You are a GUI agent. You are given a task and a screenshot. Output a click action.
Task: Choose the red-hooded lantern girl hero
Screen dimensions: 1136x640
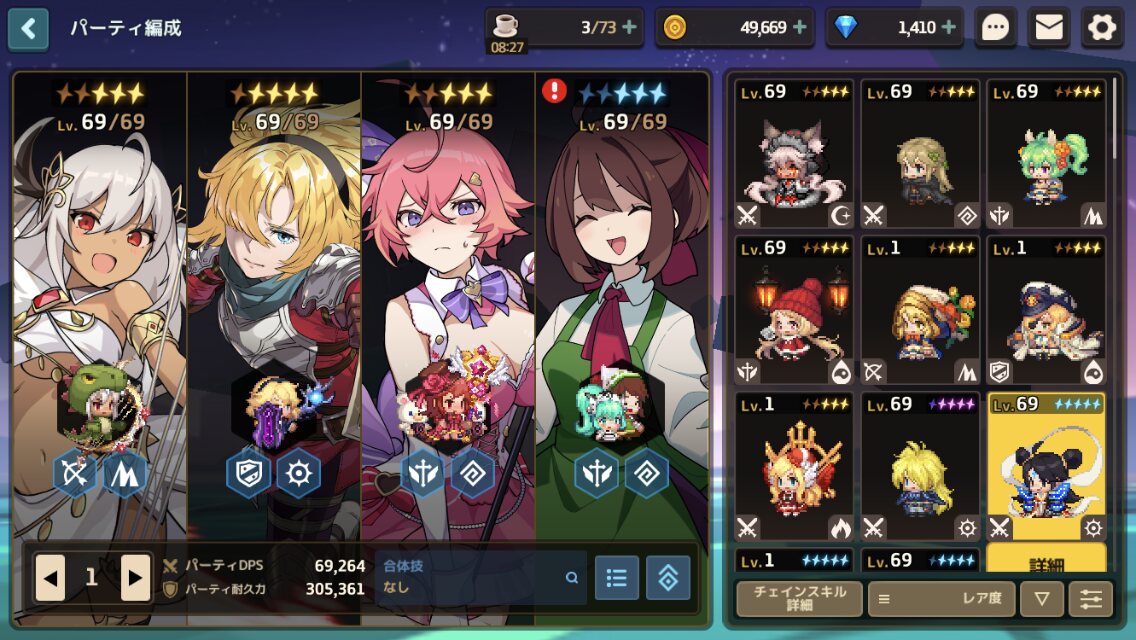click(794, 310)
